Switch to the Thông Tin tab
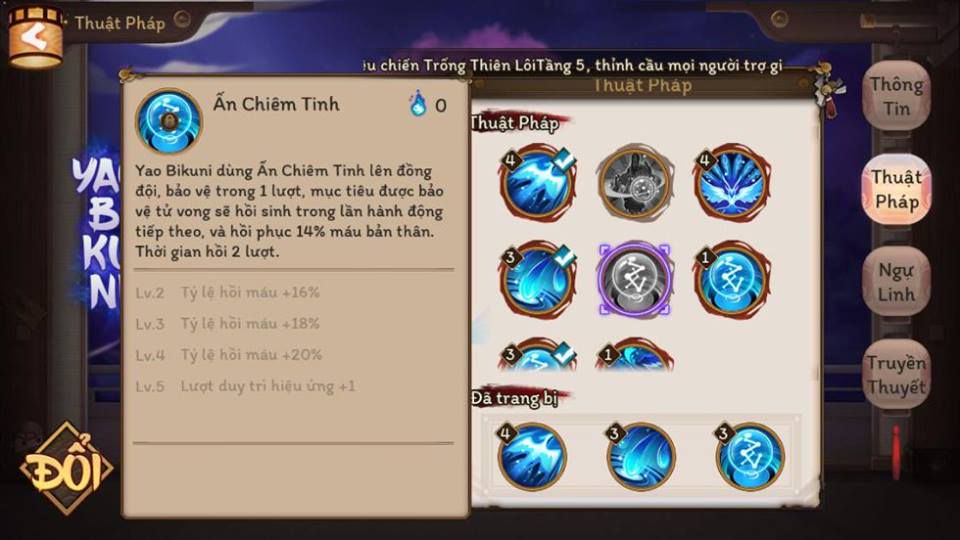Screen dimensions: 960x540 (x=896, y=96)
